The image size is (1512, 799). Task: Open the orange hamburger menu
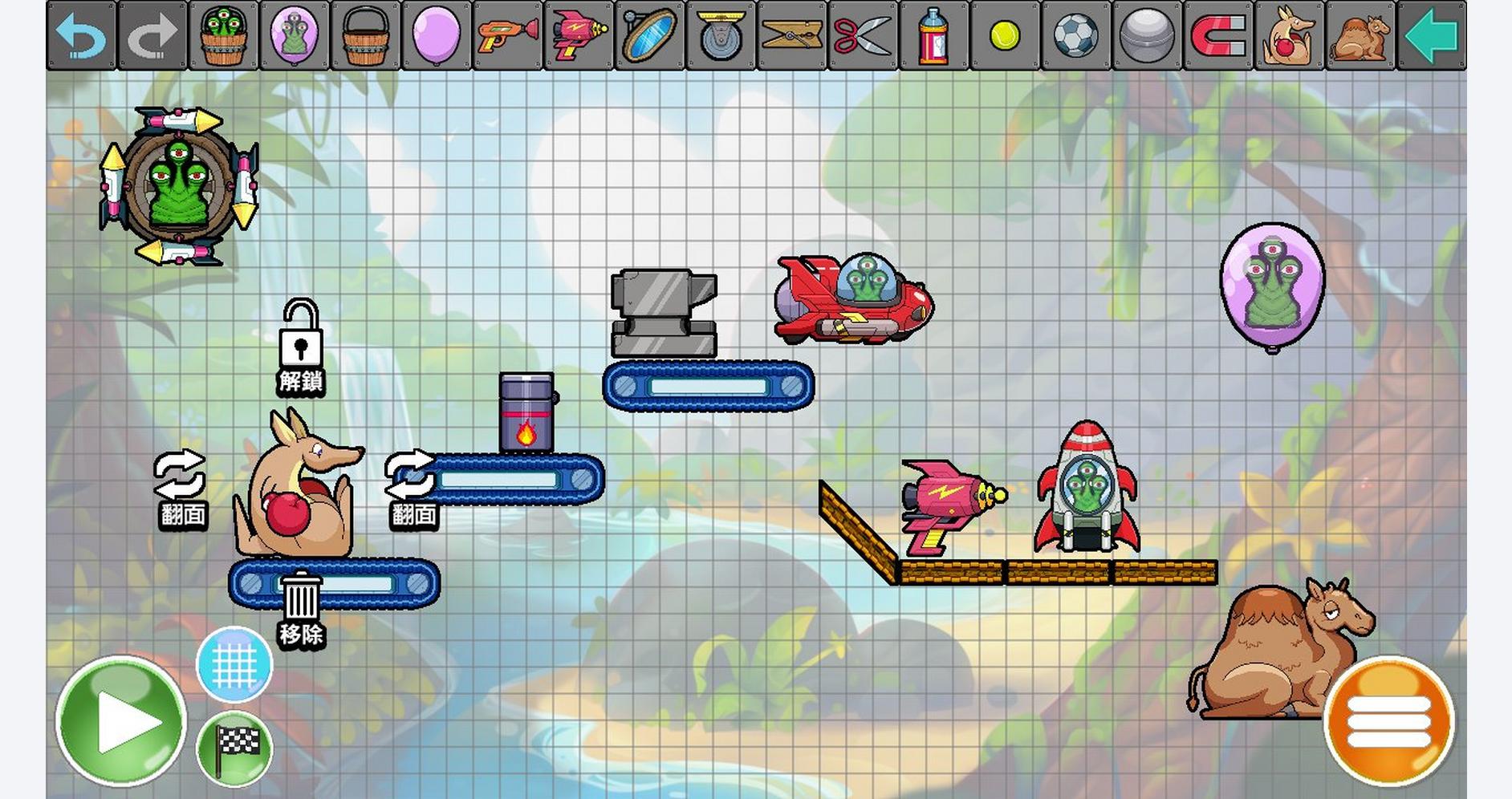tap(1388, 720)
